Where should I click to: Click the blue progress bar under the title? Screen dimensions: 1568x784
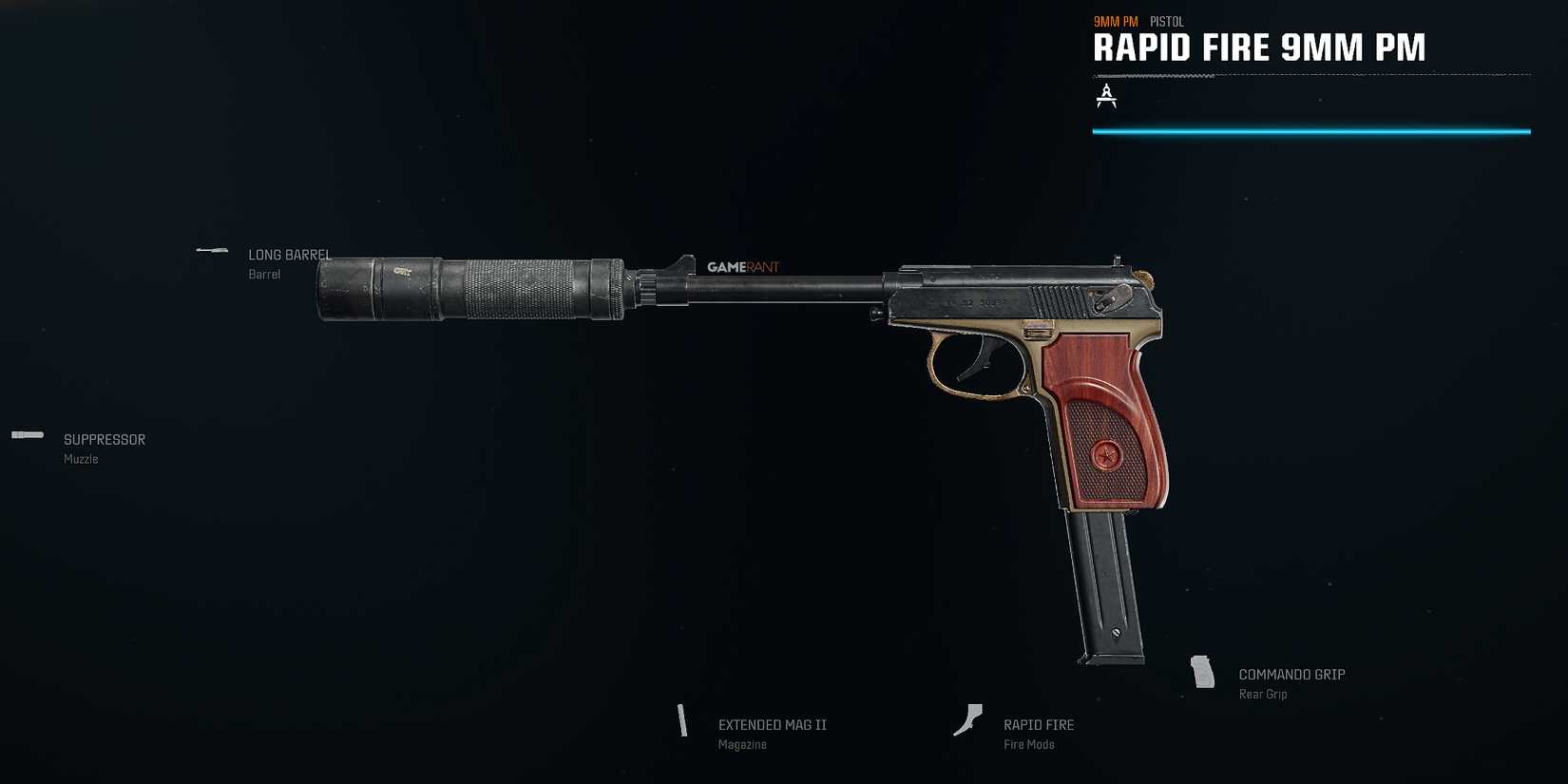pyautogui.click(x=1311, y=131)
